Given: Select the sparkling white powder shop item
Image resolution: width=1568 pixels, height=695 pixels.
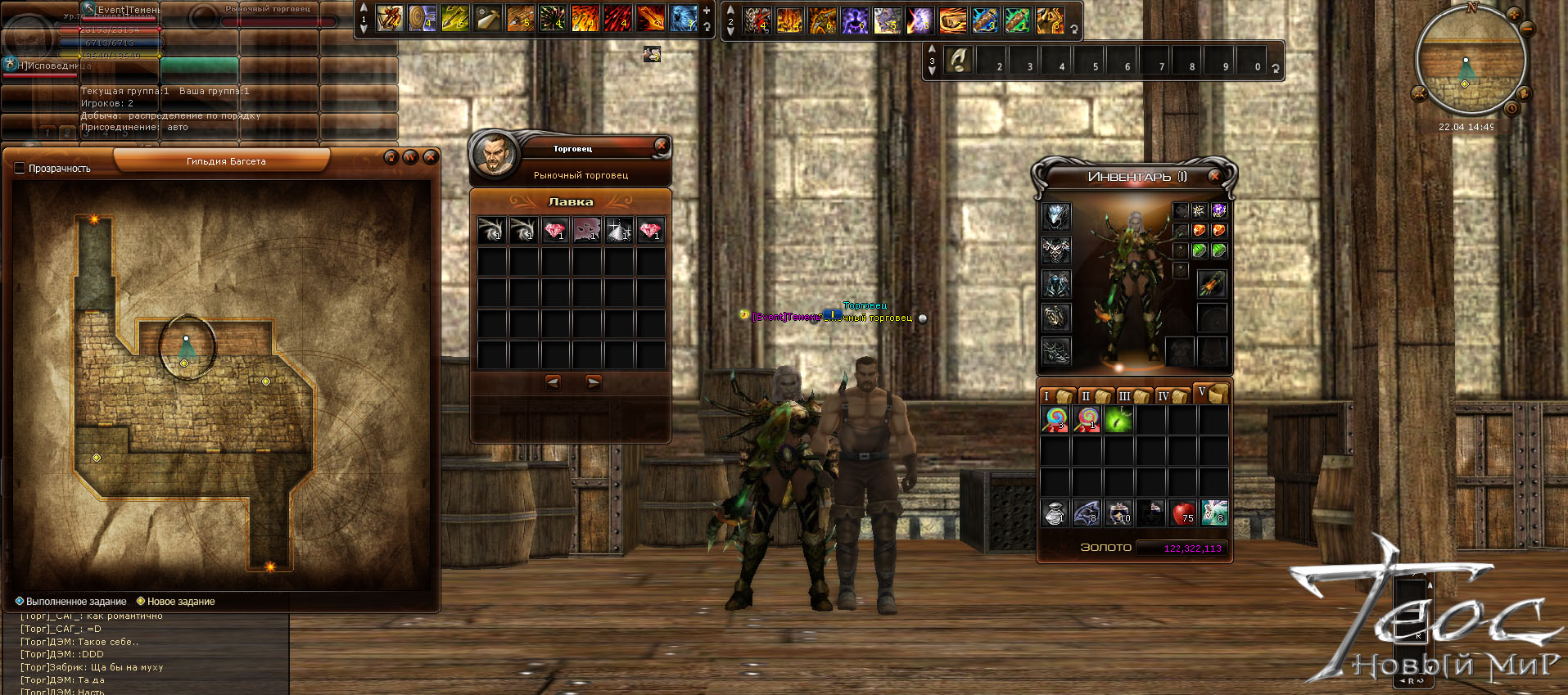Looking at the screenshot, I should click(619, 231).
